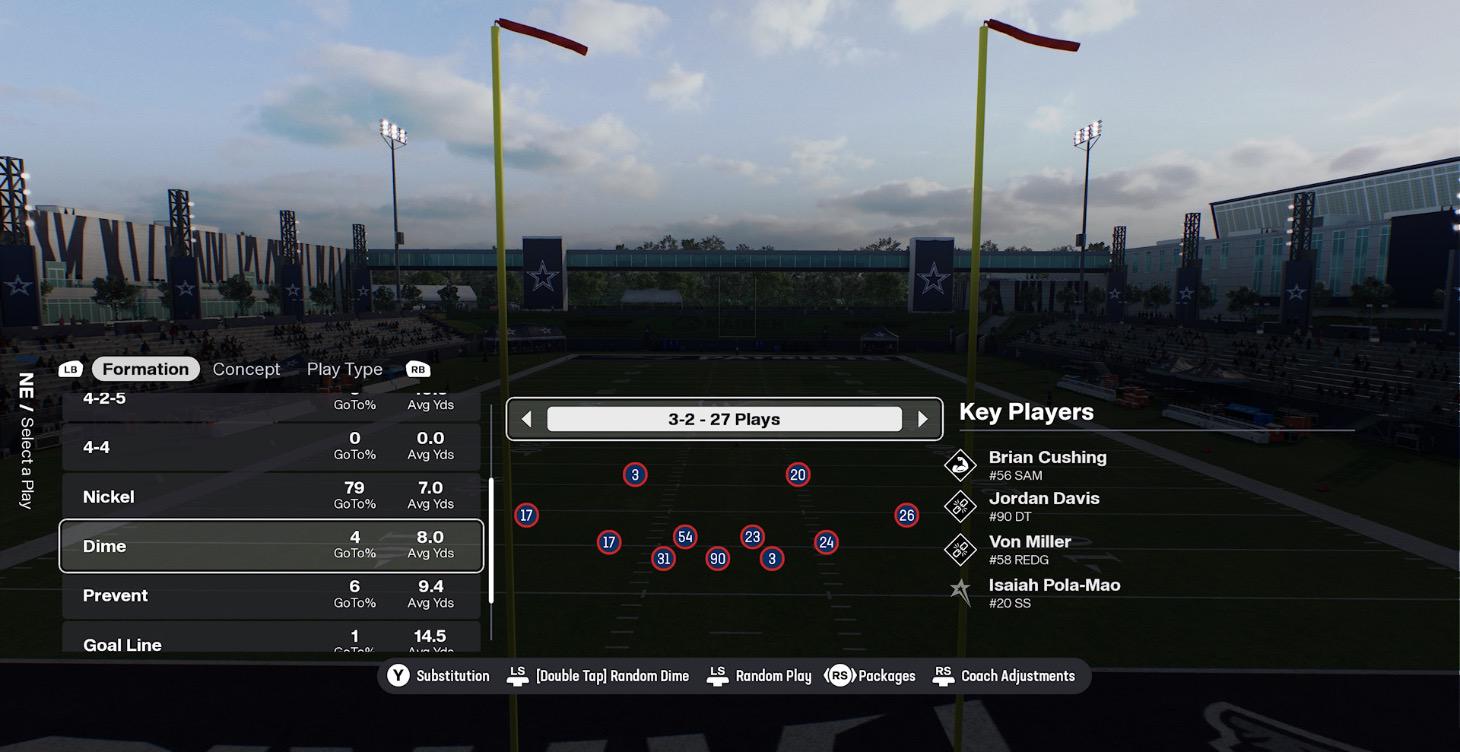Open the Concept tab

(246, 369)
